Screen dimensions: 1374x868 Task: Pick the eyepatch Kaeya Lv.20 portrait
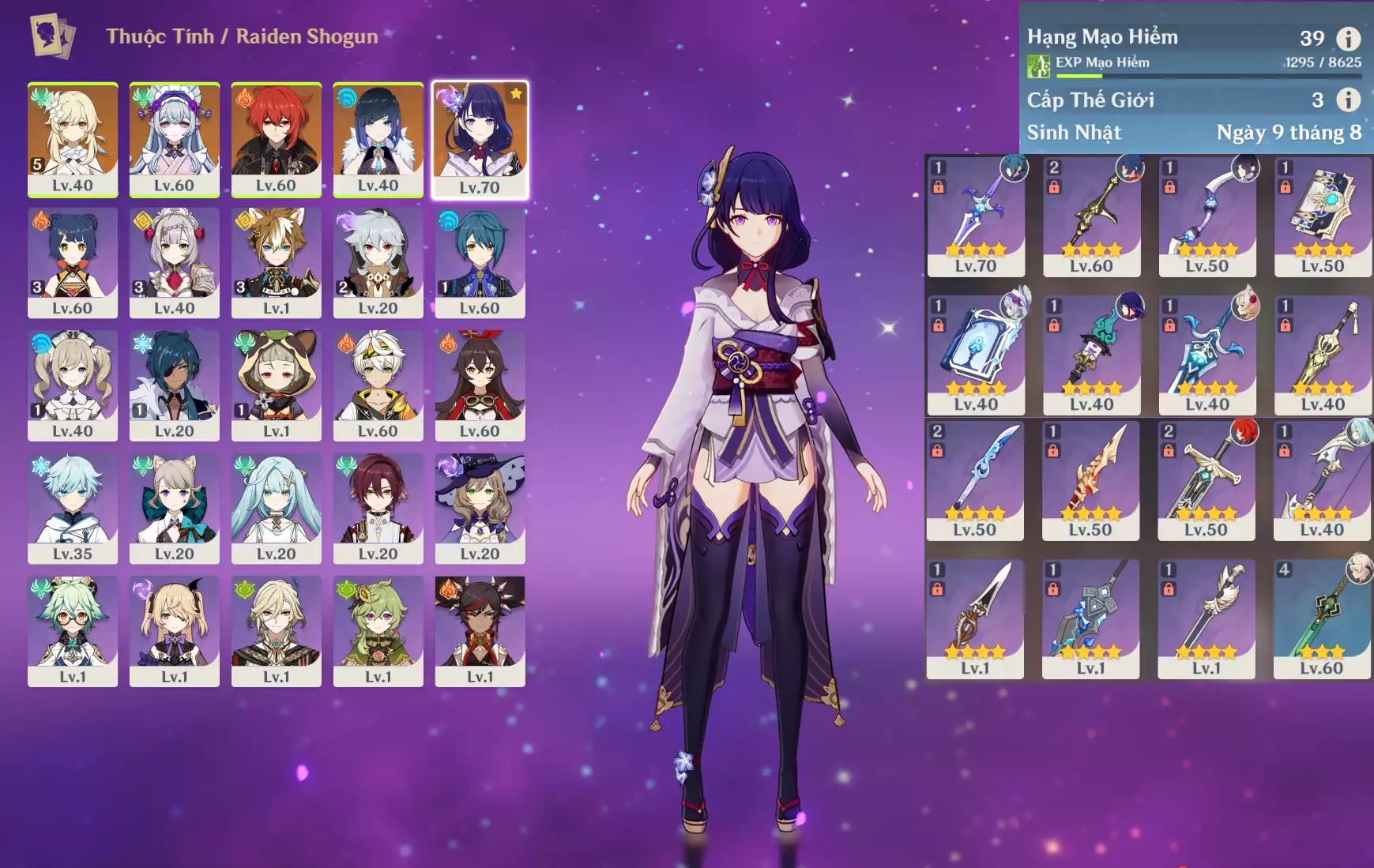[x=174, y=385]
